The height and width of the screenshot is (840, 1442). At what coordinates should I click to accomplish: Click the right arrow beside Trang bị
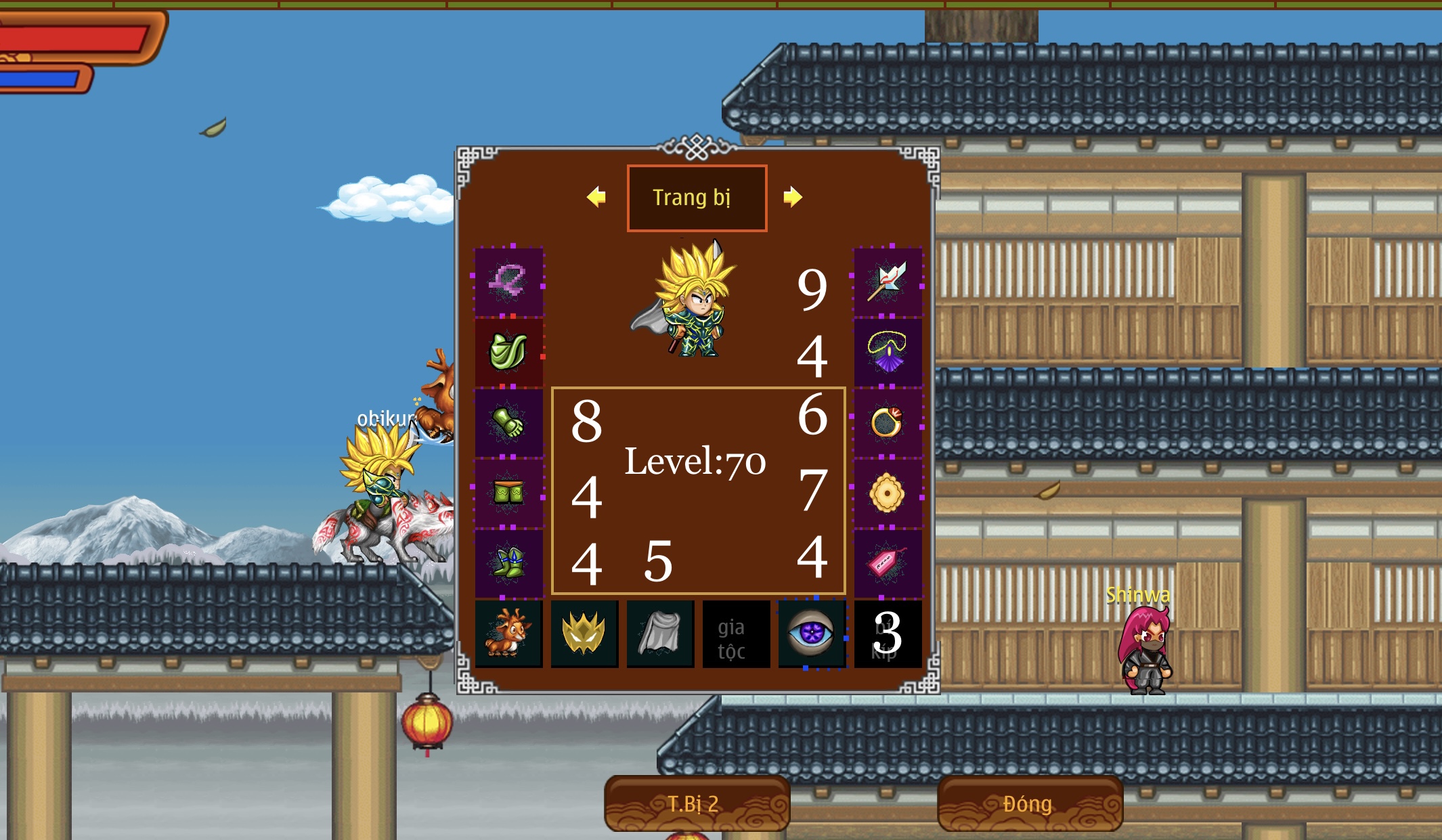[794, 198]
